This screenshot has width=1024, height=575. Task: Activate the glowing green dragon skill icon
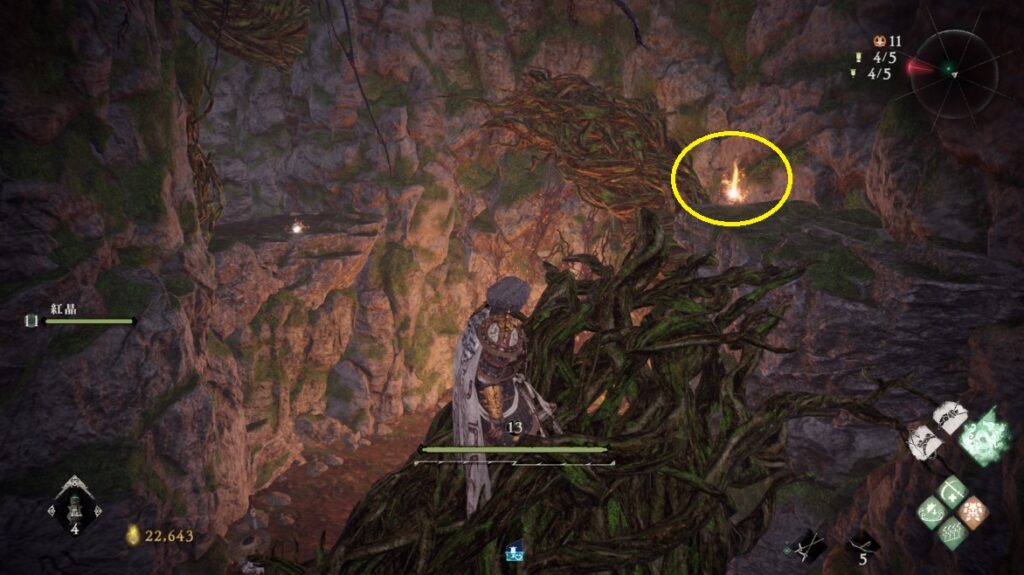click(983, 437)
